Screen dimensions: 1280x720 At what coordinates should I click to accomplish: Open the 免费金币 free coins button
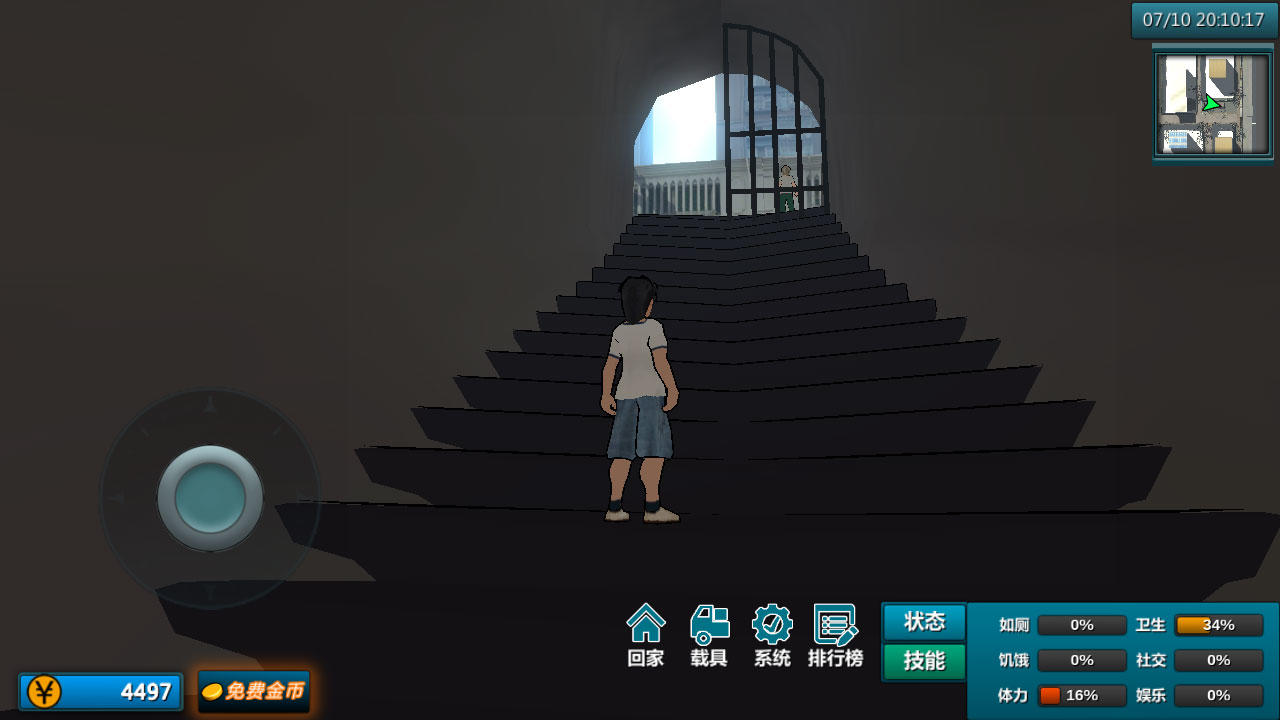pos(254,690)
